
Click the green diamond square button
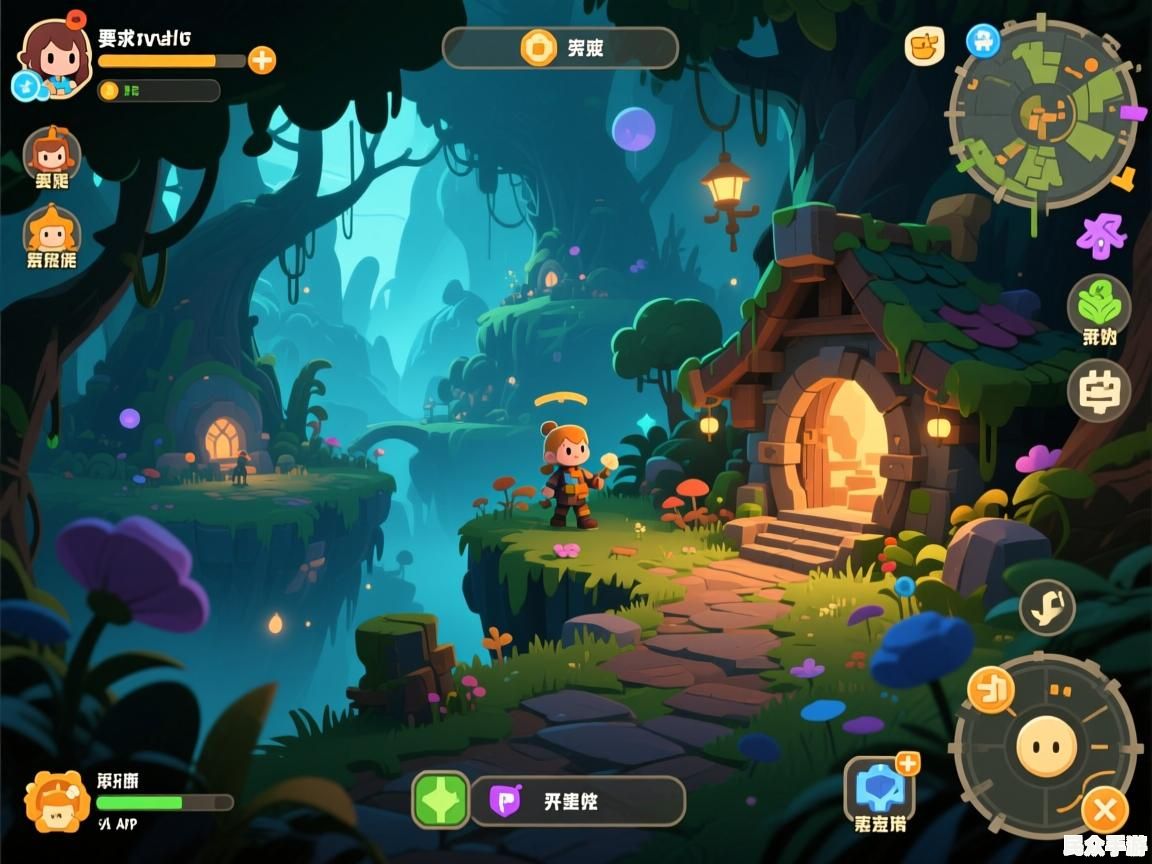(441, 800)
